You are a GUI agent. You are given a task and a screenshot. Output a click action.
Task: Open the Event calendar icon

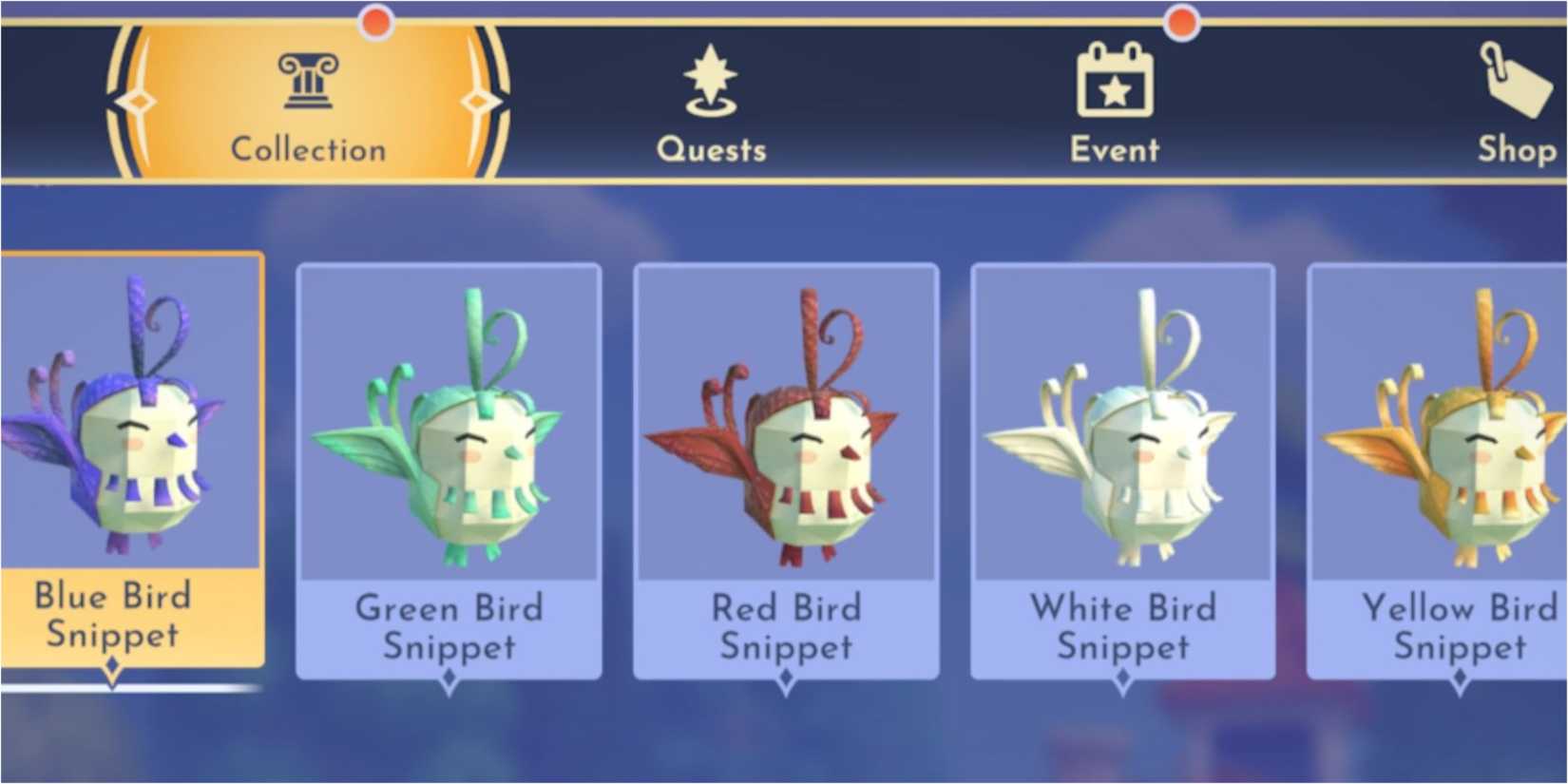pos(1115,78)
